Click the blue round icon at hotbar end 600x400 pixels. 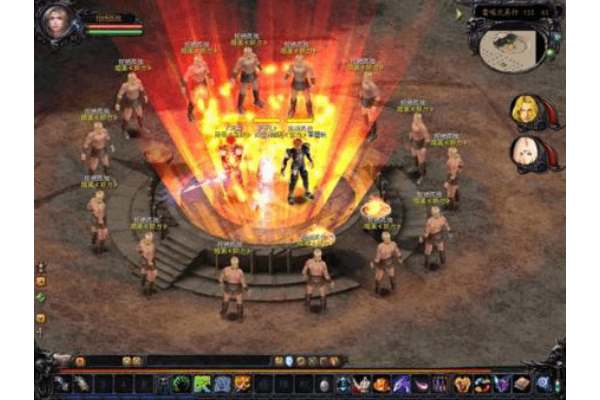click(x=543, y=383)
